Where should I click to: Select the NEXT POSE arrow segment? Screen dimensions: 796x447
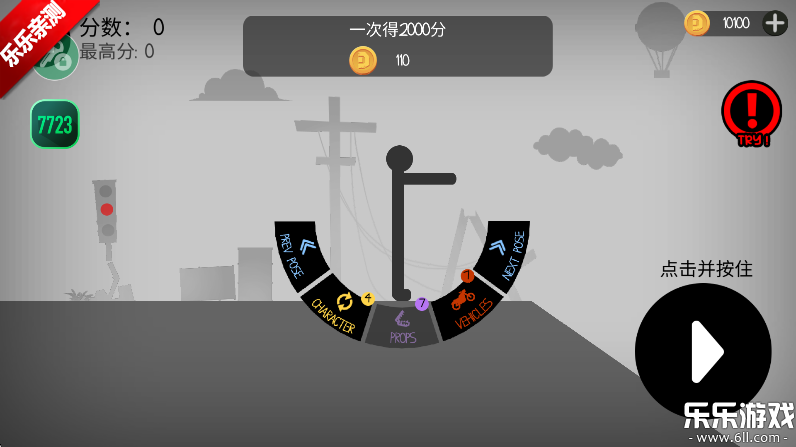[x=505, y=254]
